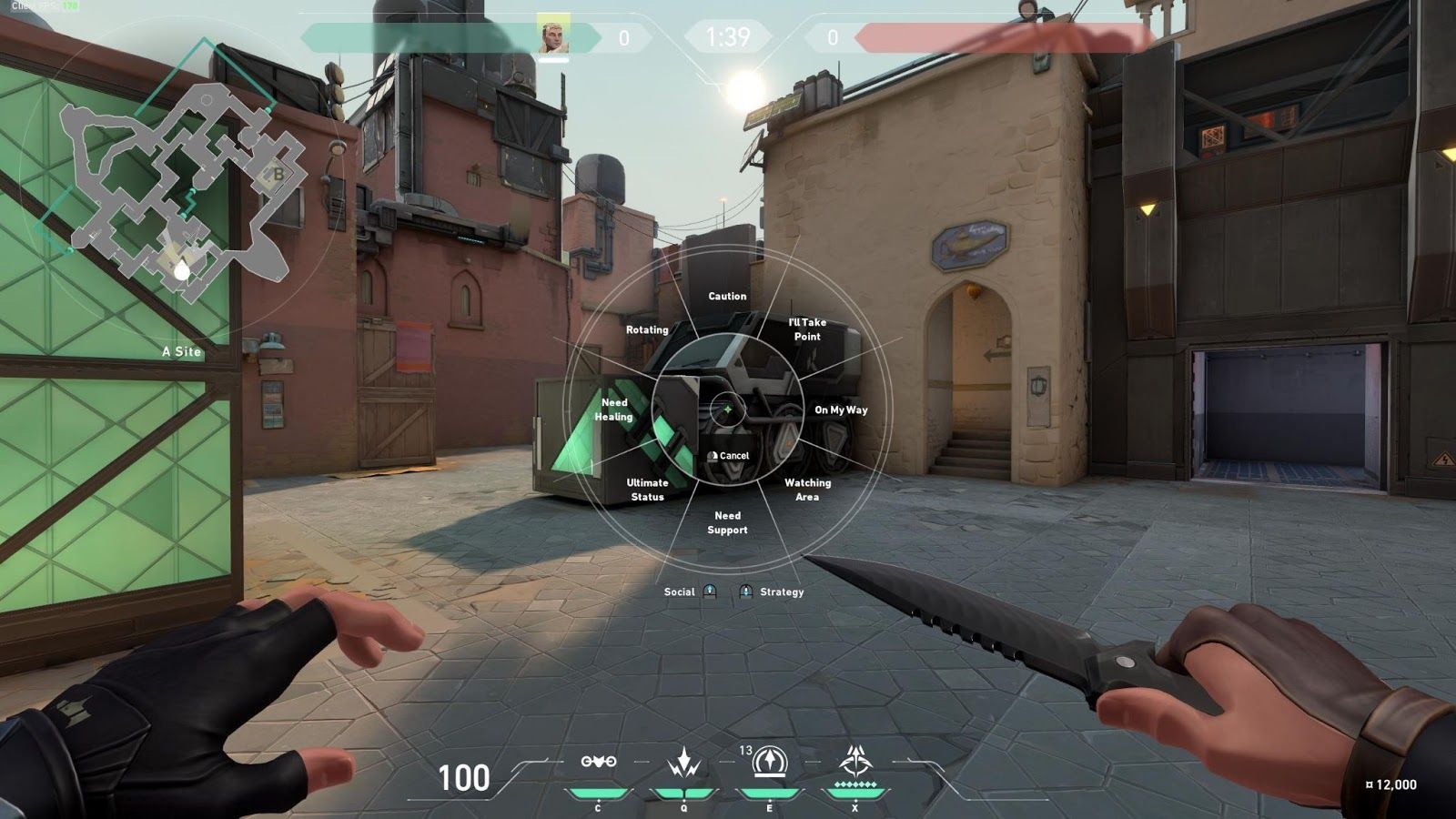This screenshot has width=1456, height=819.
Task: Select Need Support on the wheel
Action: click(x=727, y=523)
